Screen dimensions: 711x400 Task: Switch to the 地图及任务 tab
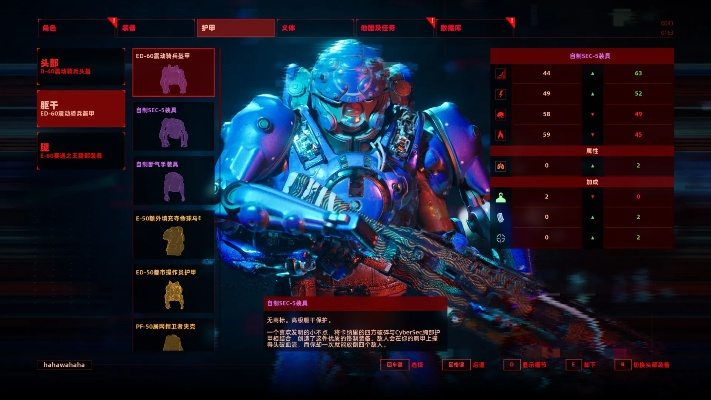(395, 28)
